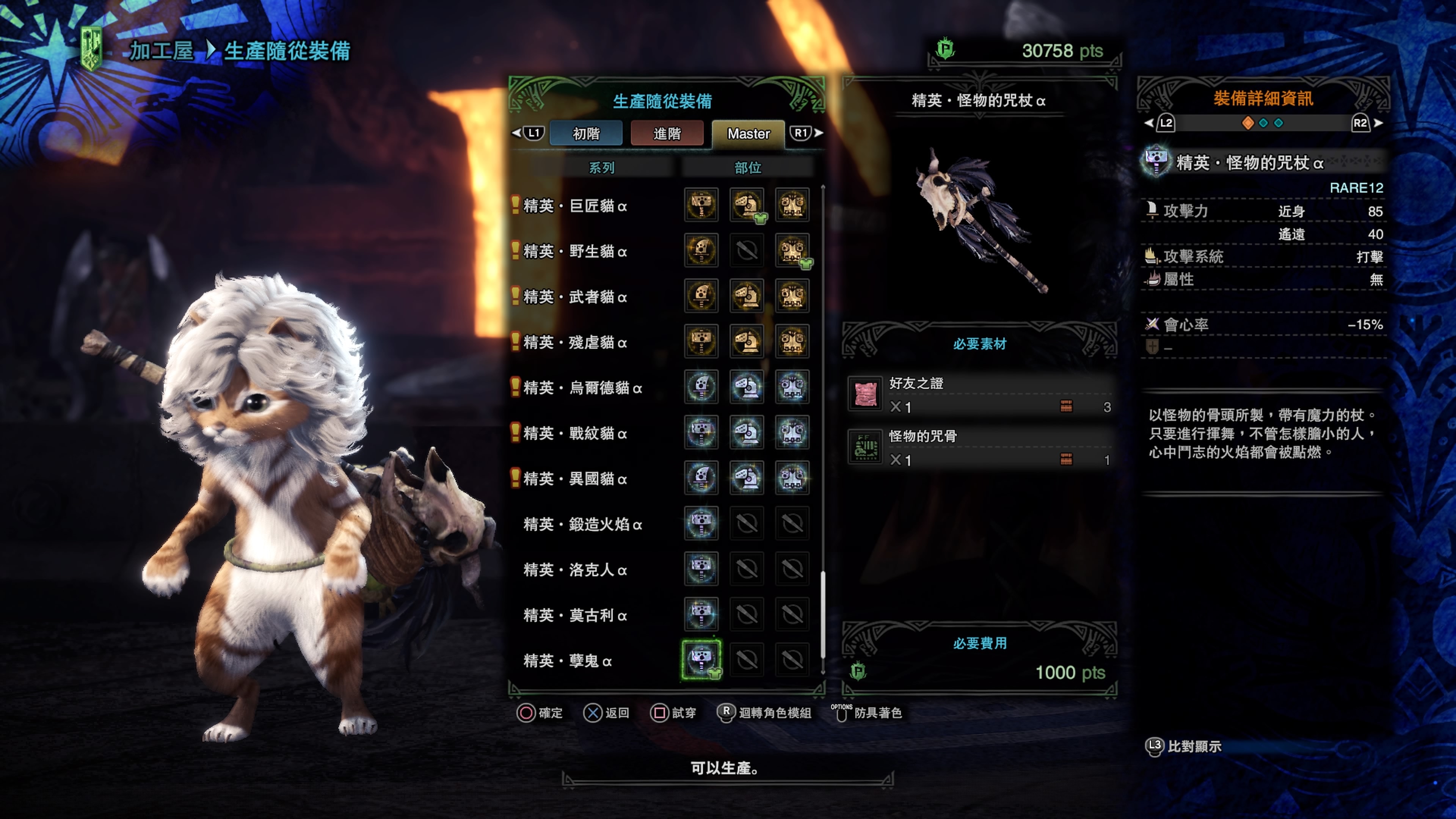
Task: Select the head armor icon for 精英·武者貓α
Action: click(747, 297)
